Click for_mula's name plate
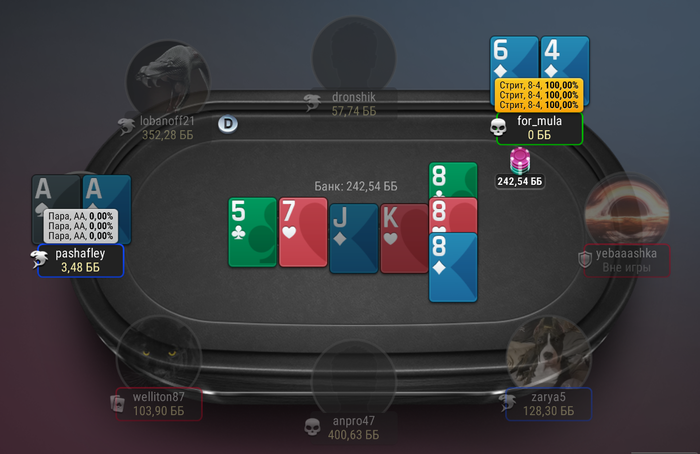The width and height of the screenshot is (700, 454). click(x=540, y=128)
